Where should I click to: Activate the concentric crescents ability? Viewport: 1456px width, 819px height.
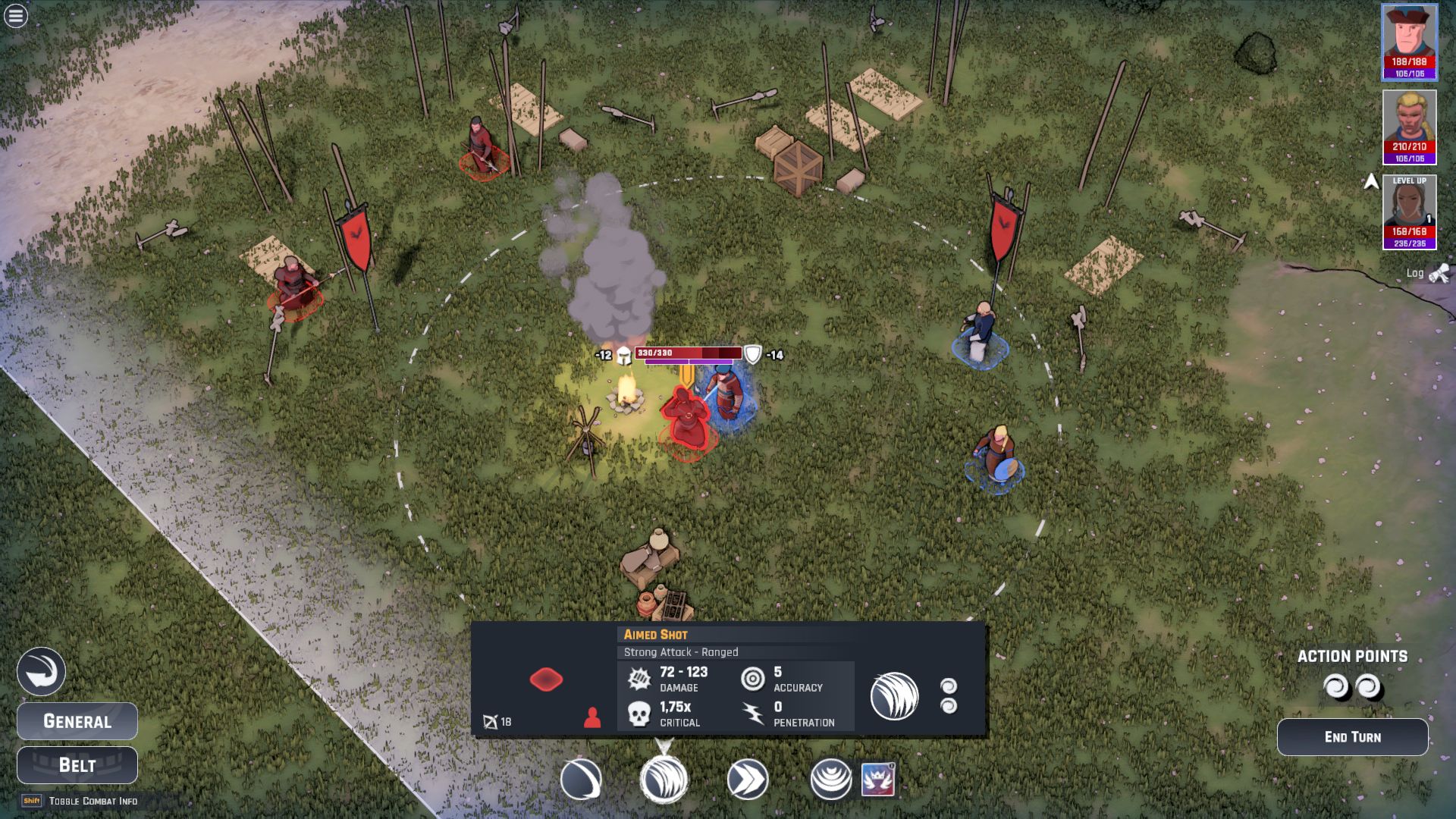831,780
